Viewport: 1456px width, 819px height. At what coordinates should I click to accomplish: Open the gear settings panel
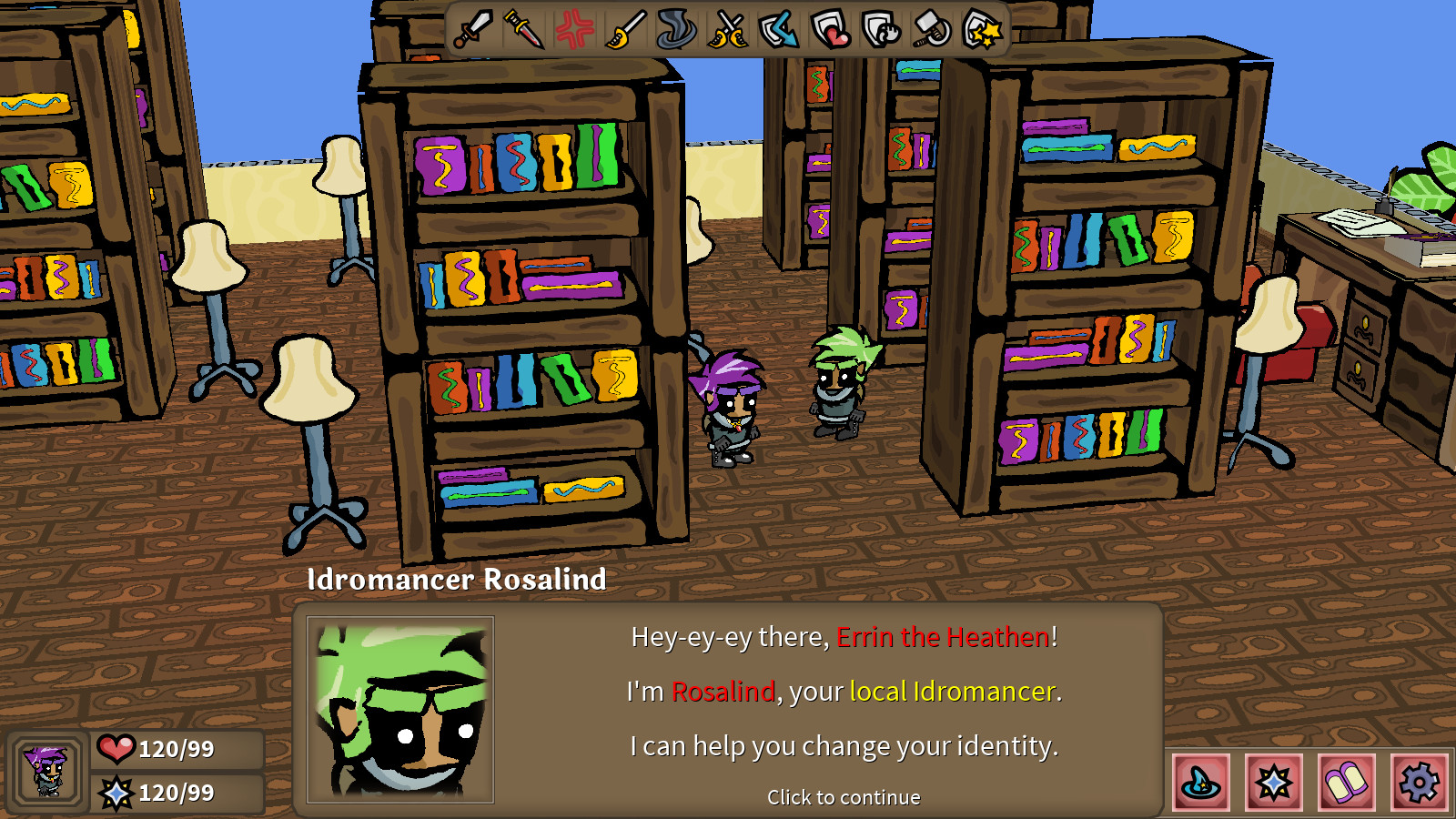tap(1420, 783)
